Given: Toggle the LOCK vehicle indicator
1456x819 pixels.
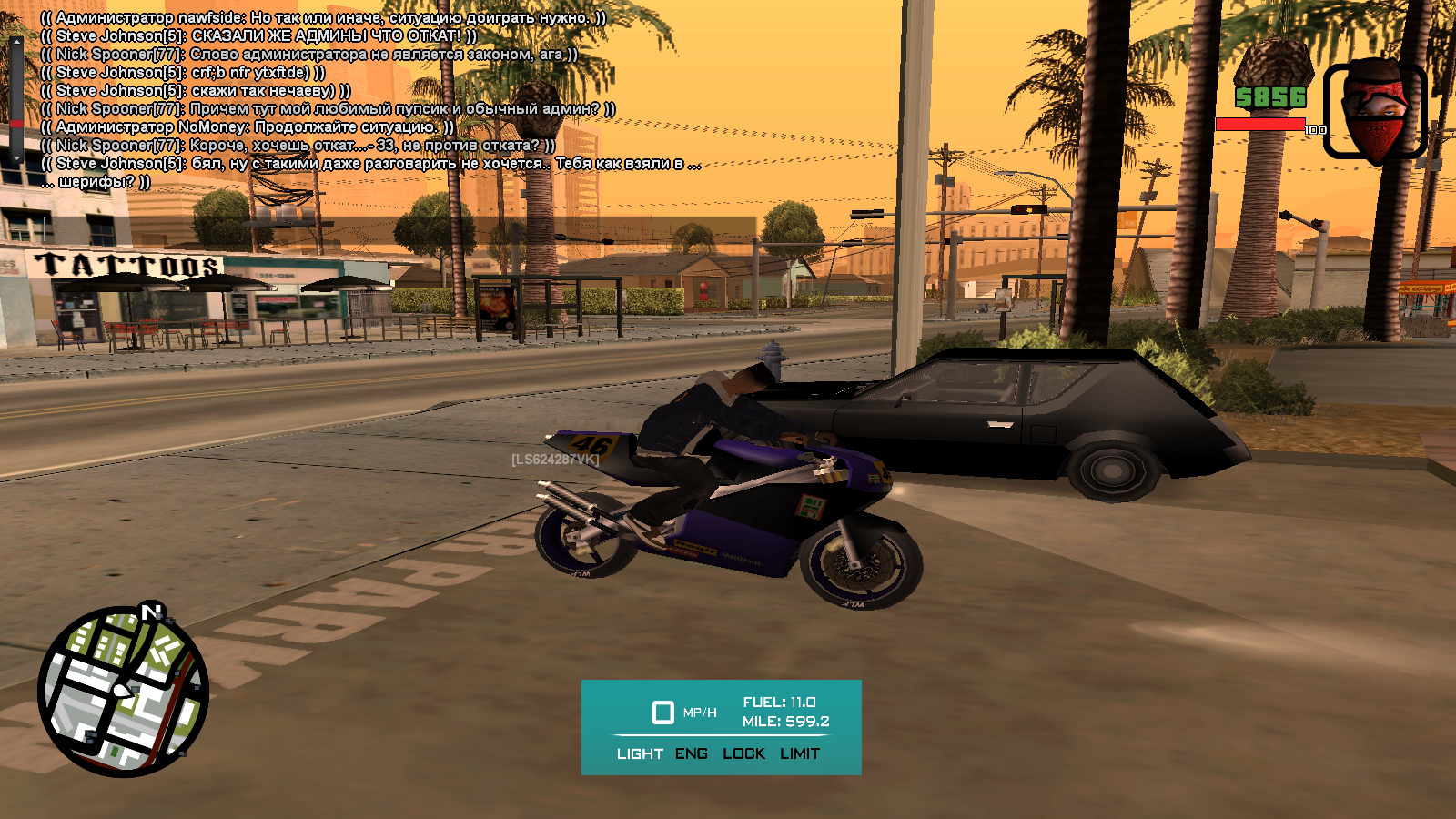Looking at the screenshot, I should (743, 753).
